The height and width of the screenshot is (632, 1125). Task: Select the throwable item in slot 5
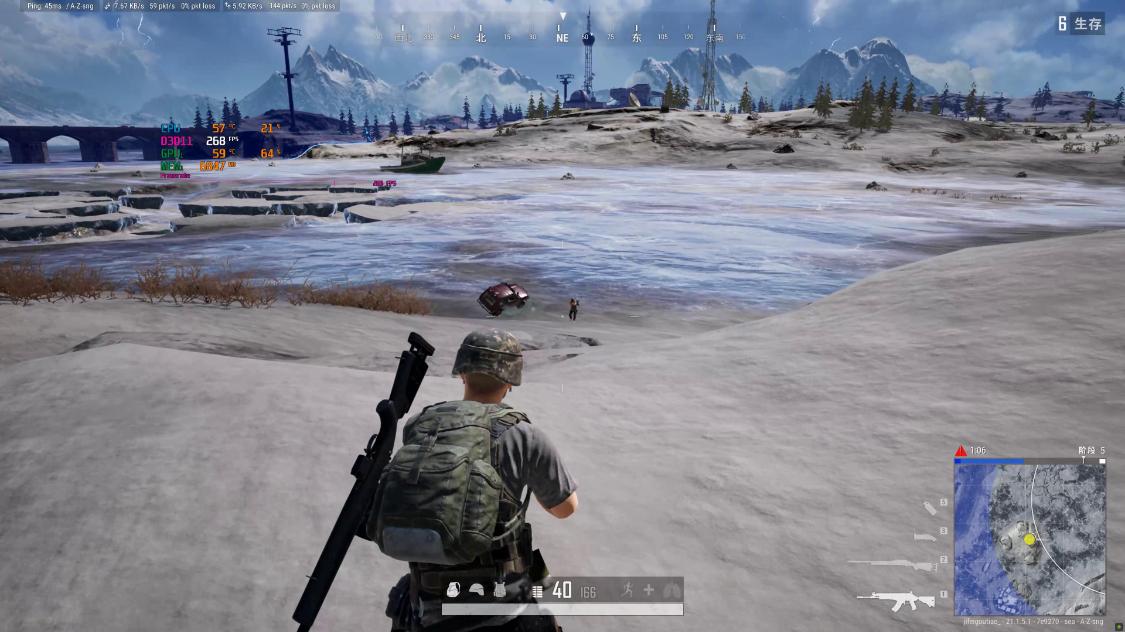(x=930, y=508)
